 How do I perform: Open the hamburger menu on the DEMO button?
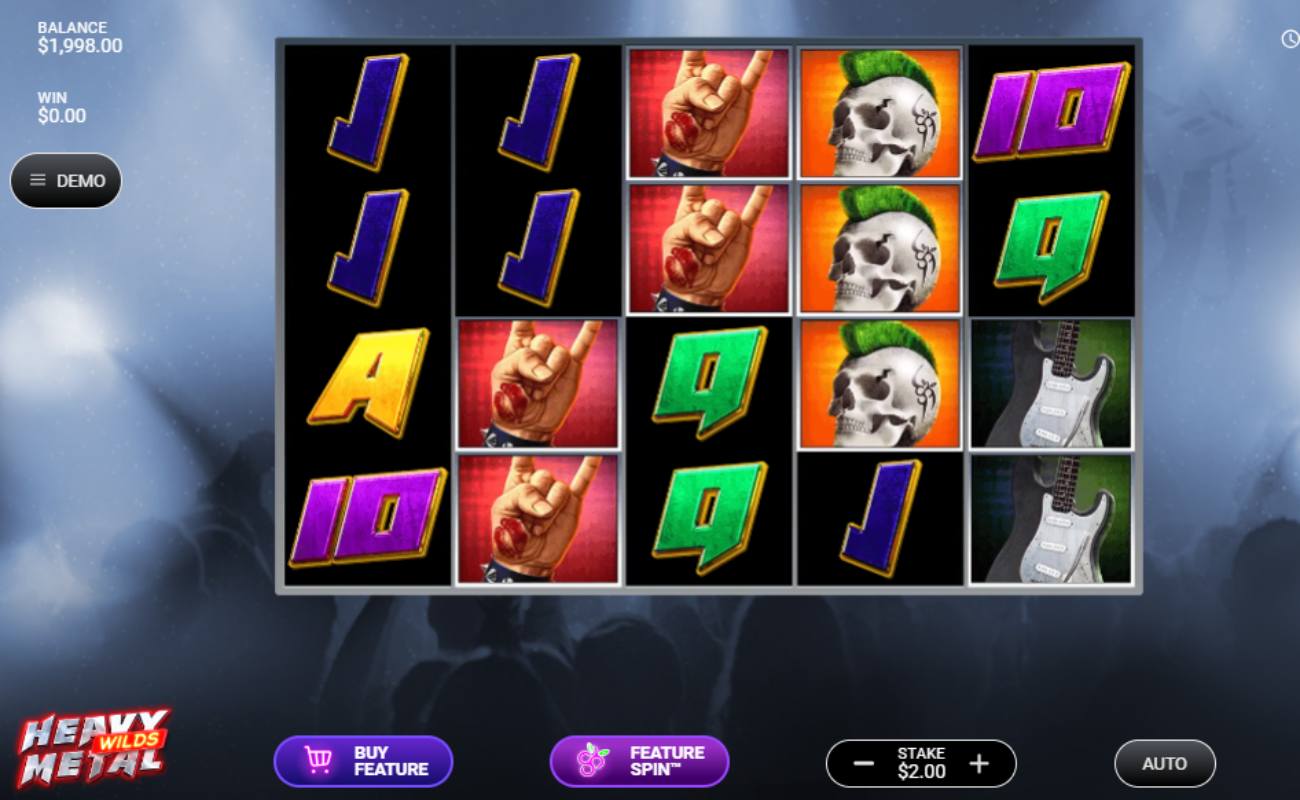[38, 180]
